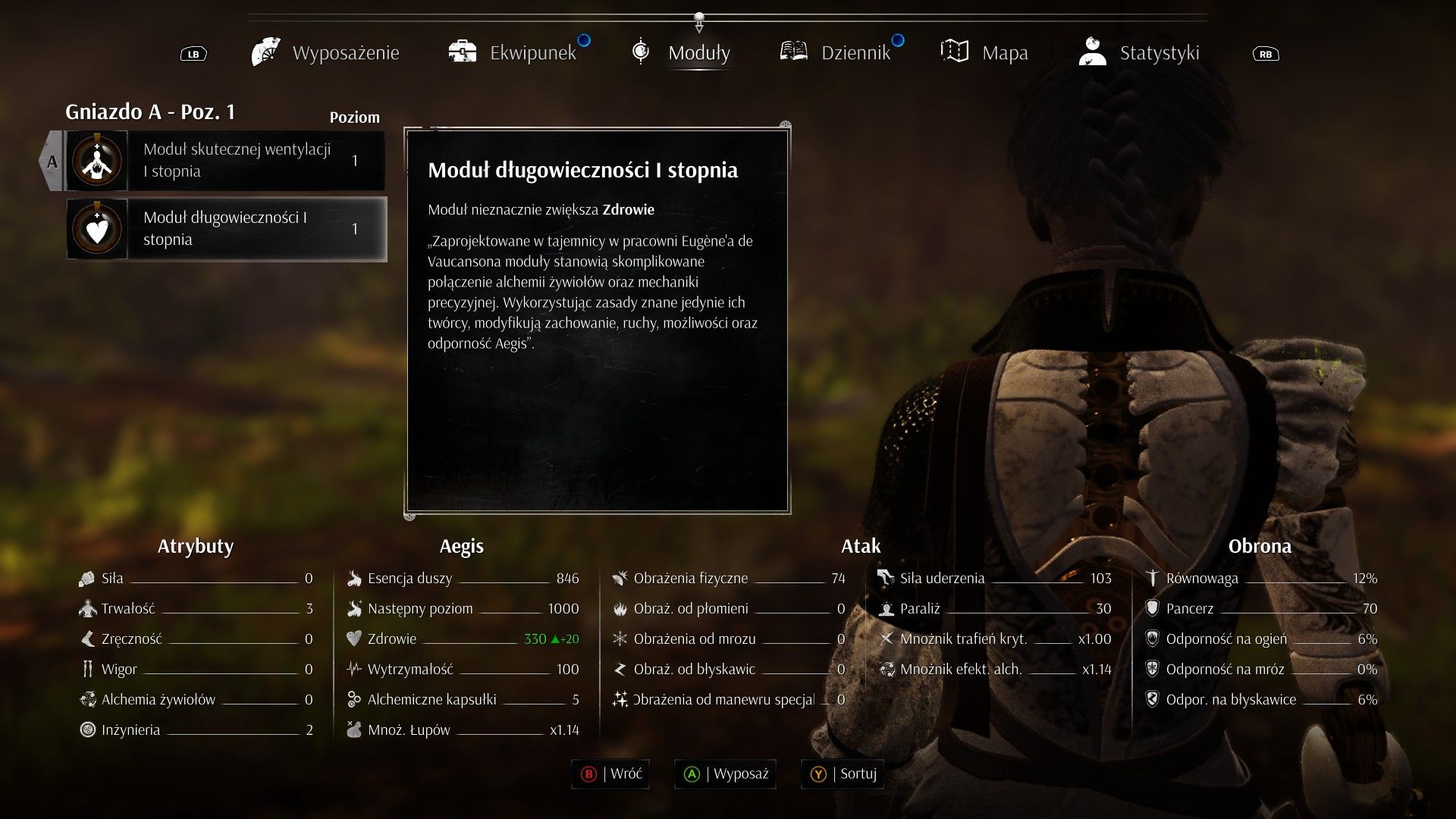Screen dimensions: 1456x819
Task: Open the Ekwipunek tab
Action: click(514, 53)
